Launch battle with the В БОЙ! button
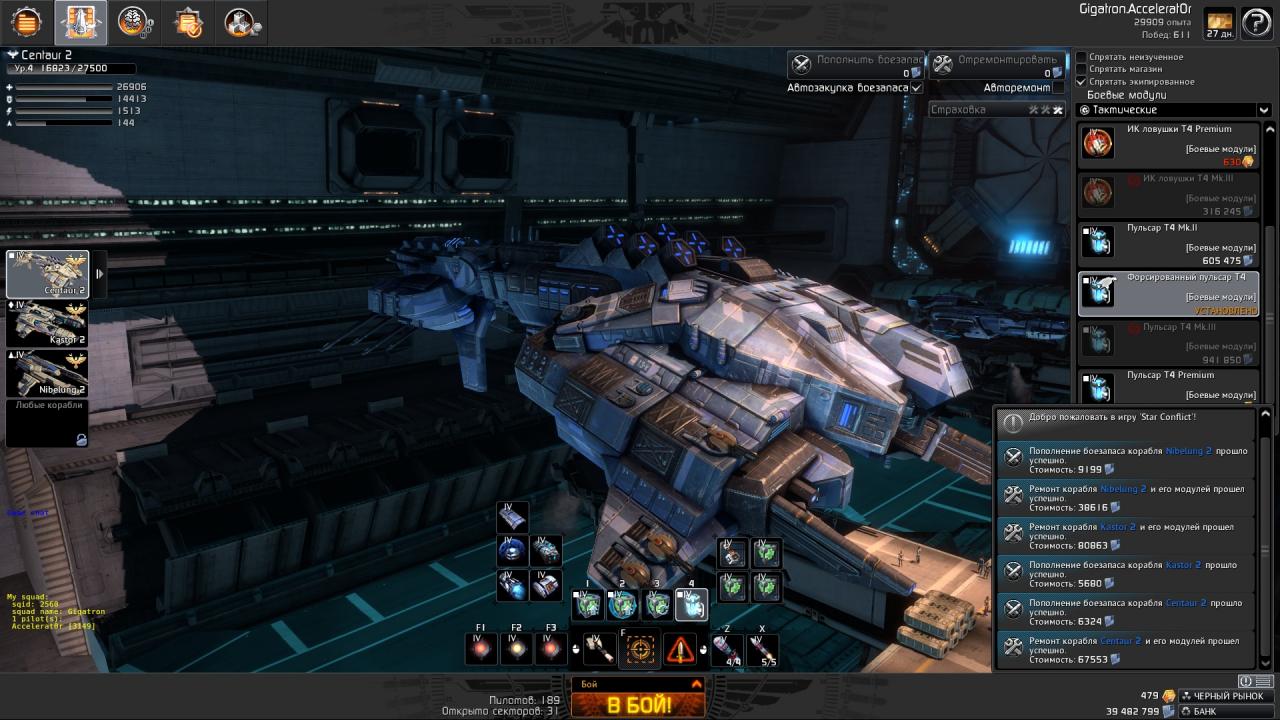This screenshot has height=720, width=1280. 638,704
